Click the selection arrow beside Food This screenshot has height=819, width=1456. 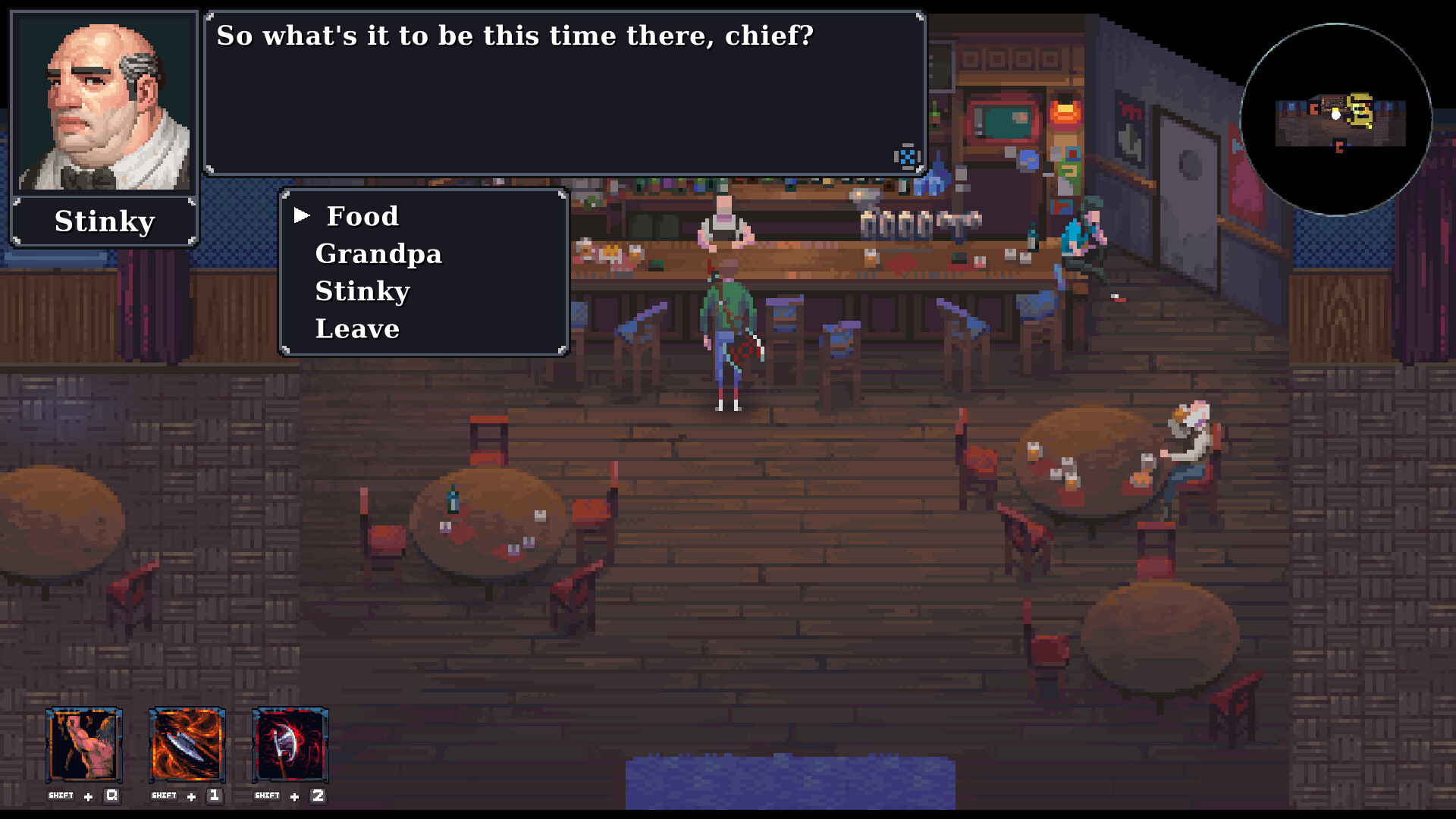click(303, 215)
